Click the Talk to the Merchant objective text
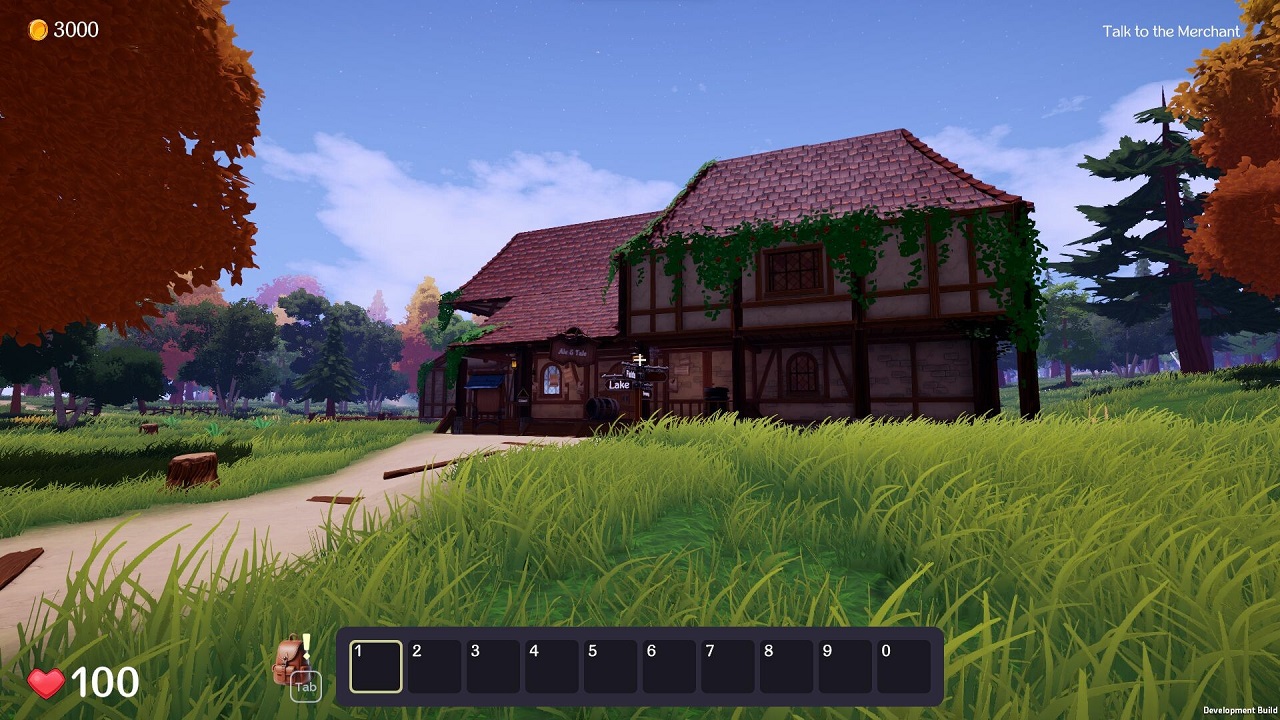Screen dimensions: 1280x720 pos(1170,31)
